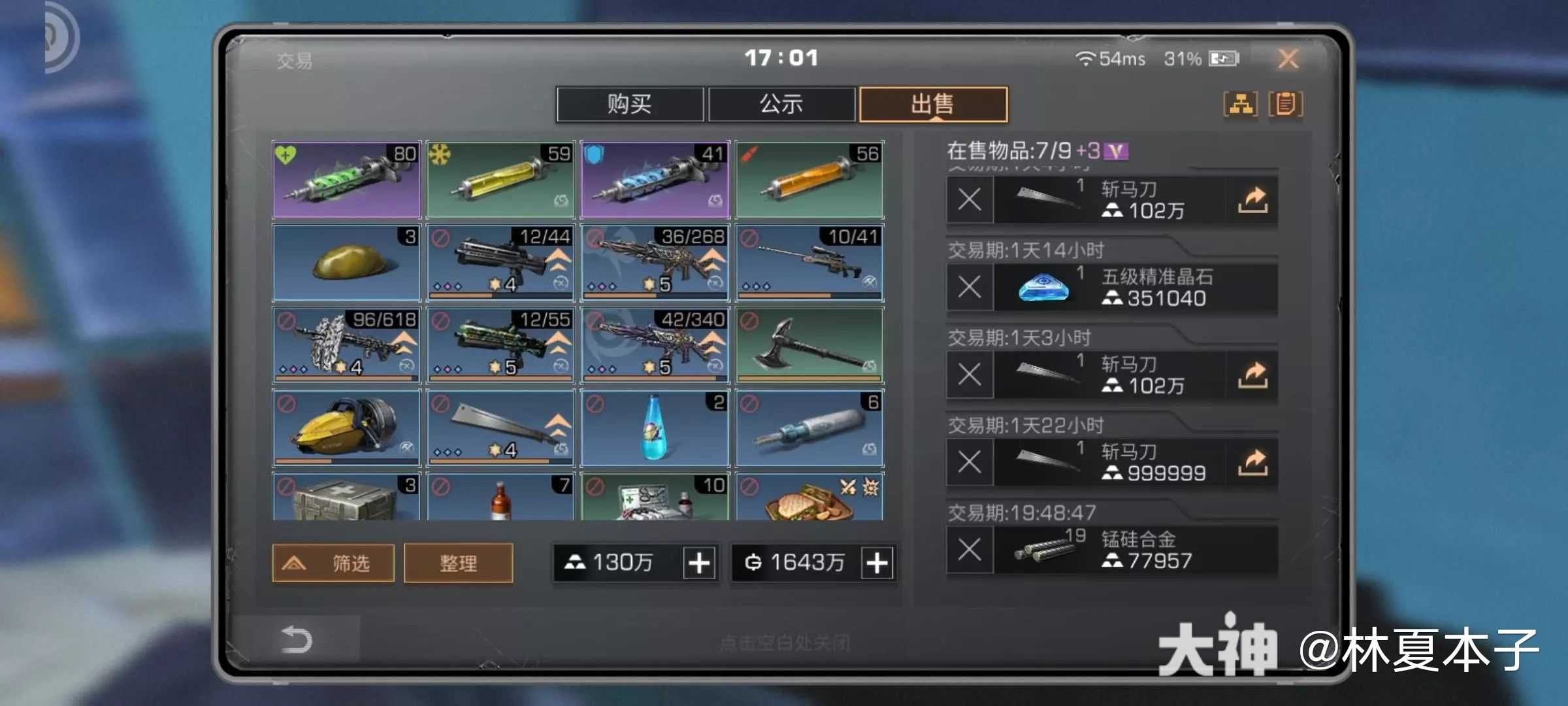This screenshot has height=706, width=1568.
Task: Switch to the 购买 tab
Action: tap(629, 105)
